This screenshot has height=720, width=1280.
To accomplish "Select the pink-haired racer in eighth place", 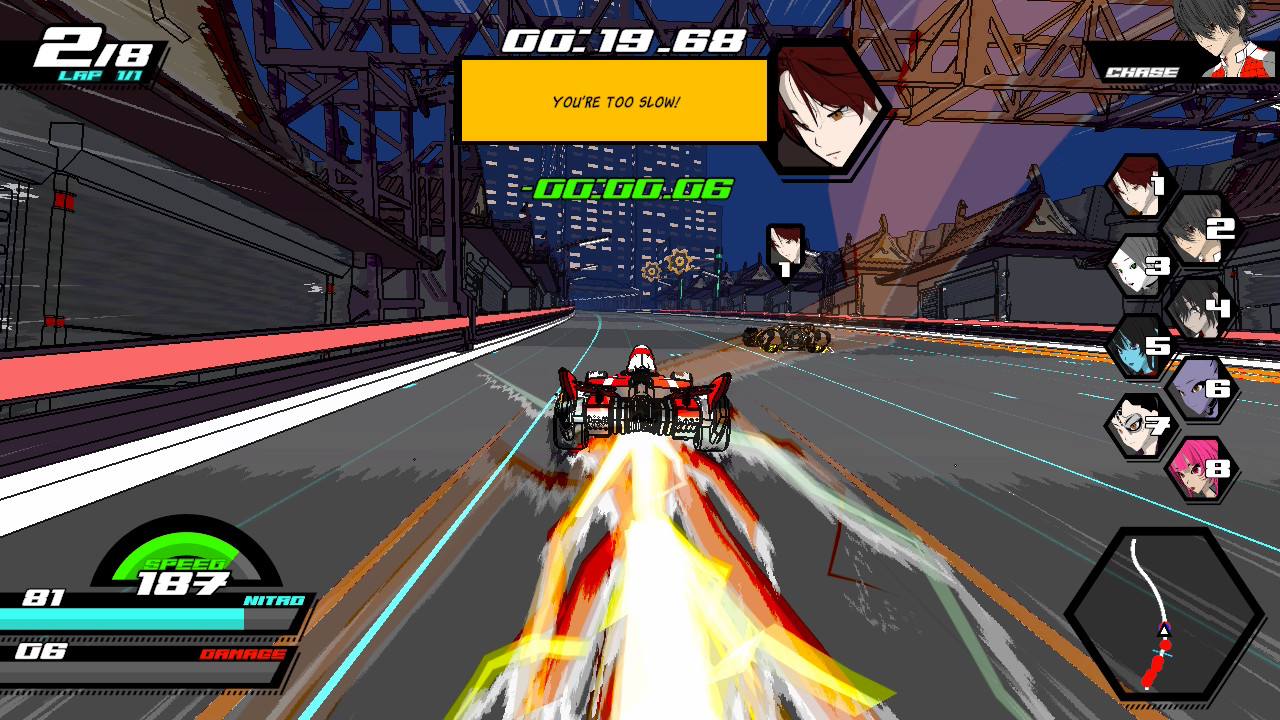I will pos(1197,468).
